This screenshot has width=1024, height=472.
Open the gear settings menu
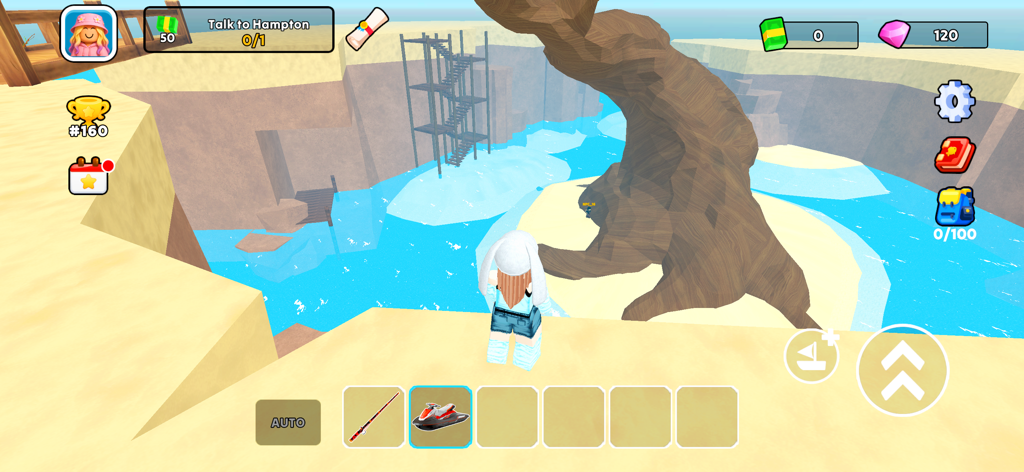click(x=954, y=101)
